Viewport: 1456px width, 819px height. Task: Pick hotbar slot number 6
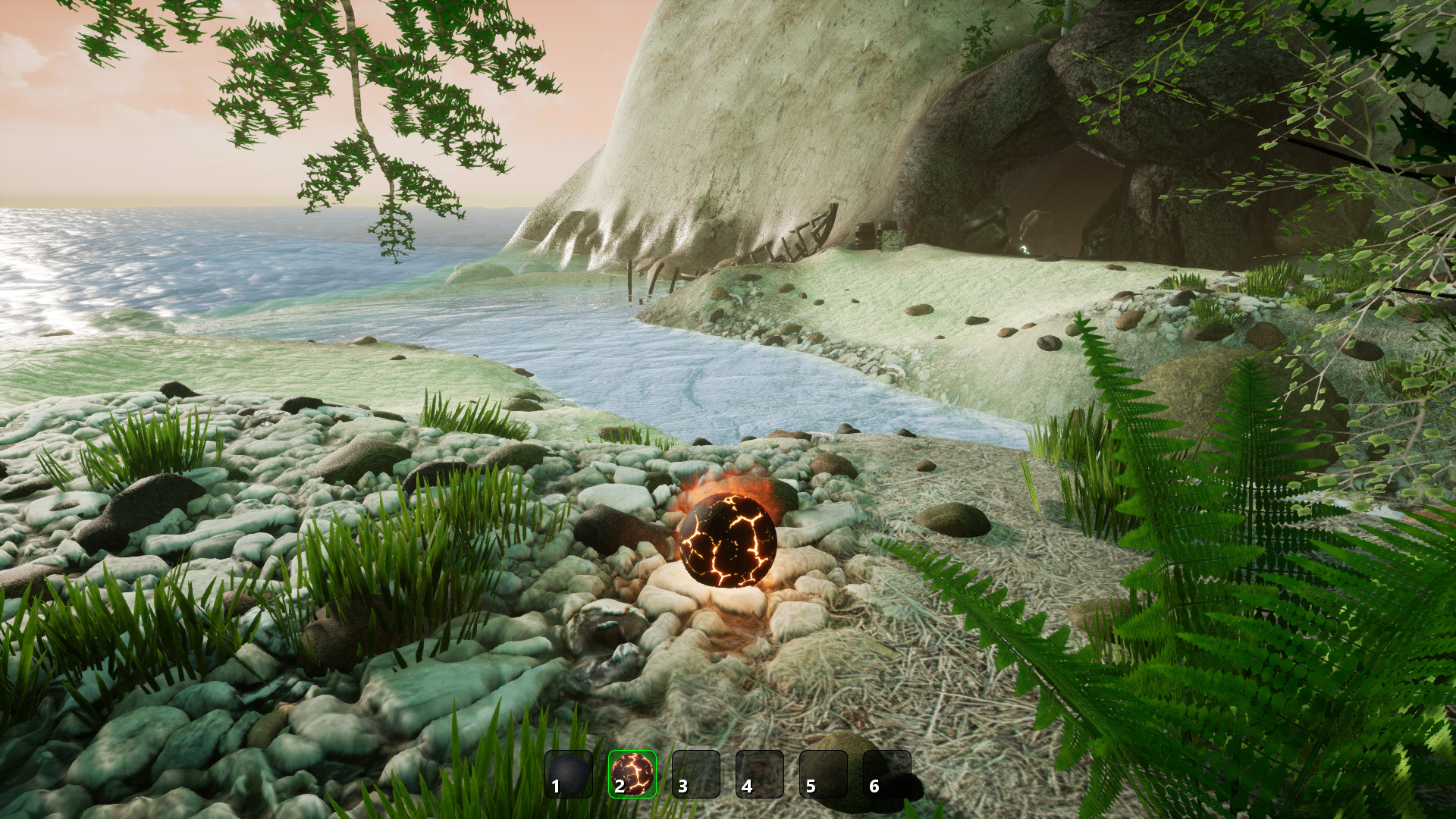(x=887, y=774)
